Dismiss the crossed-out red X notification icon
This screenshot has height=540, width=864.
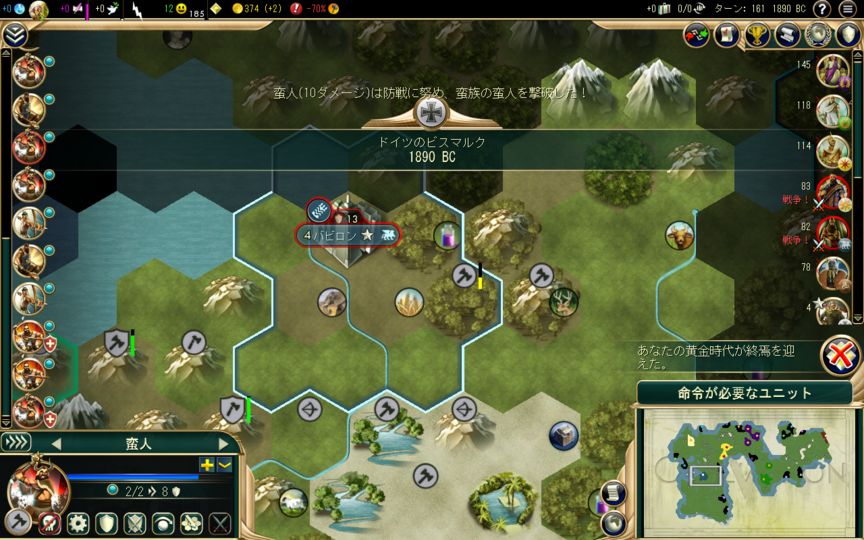click(x=843, y=355)
